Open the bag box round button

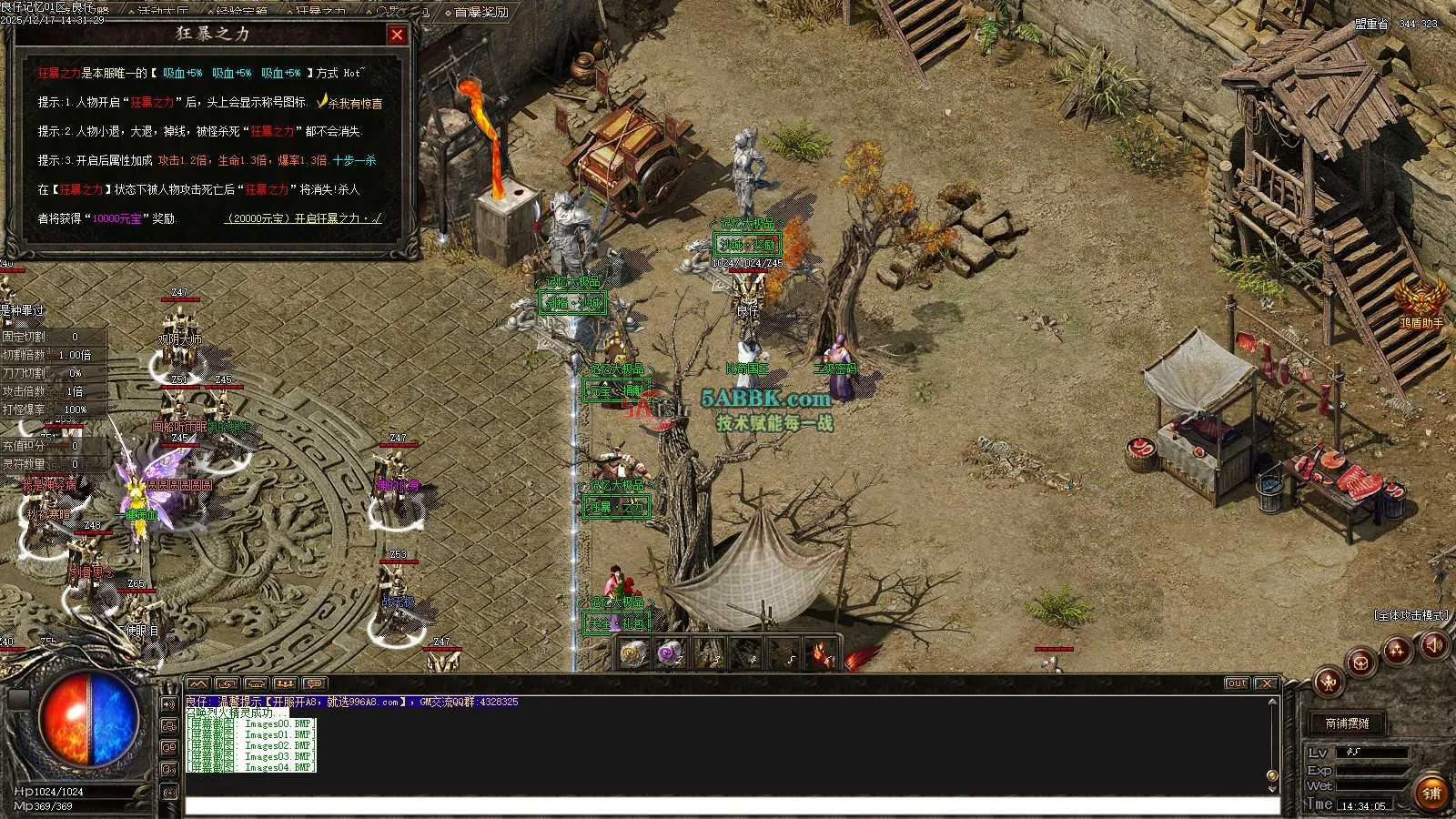click(1361, 661)
